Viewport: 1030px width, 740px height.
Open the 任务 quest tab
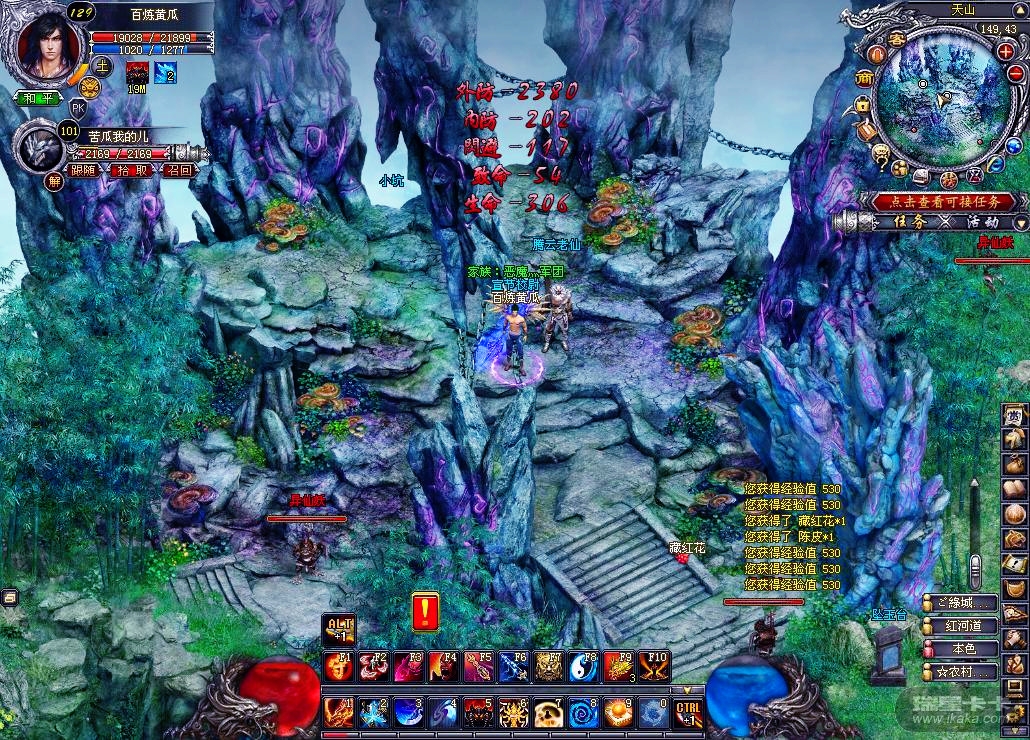click(909, 222)
